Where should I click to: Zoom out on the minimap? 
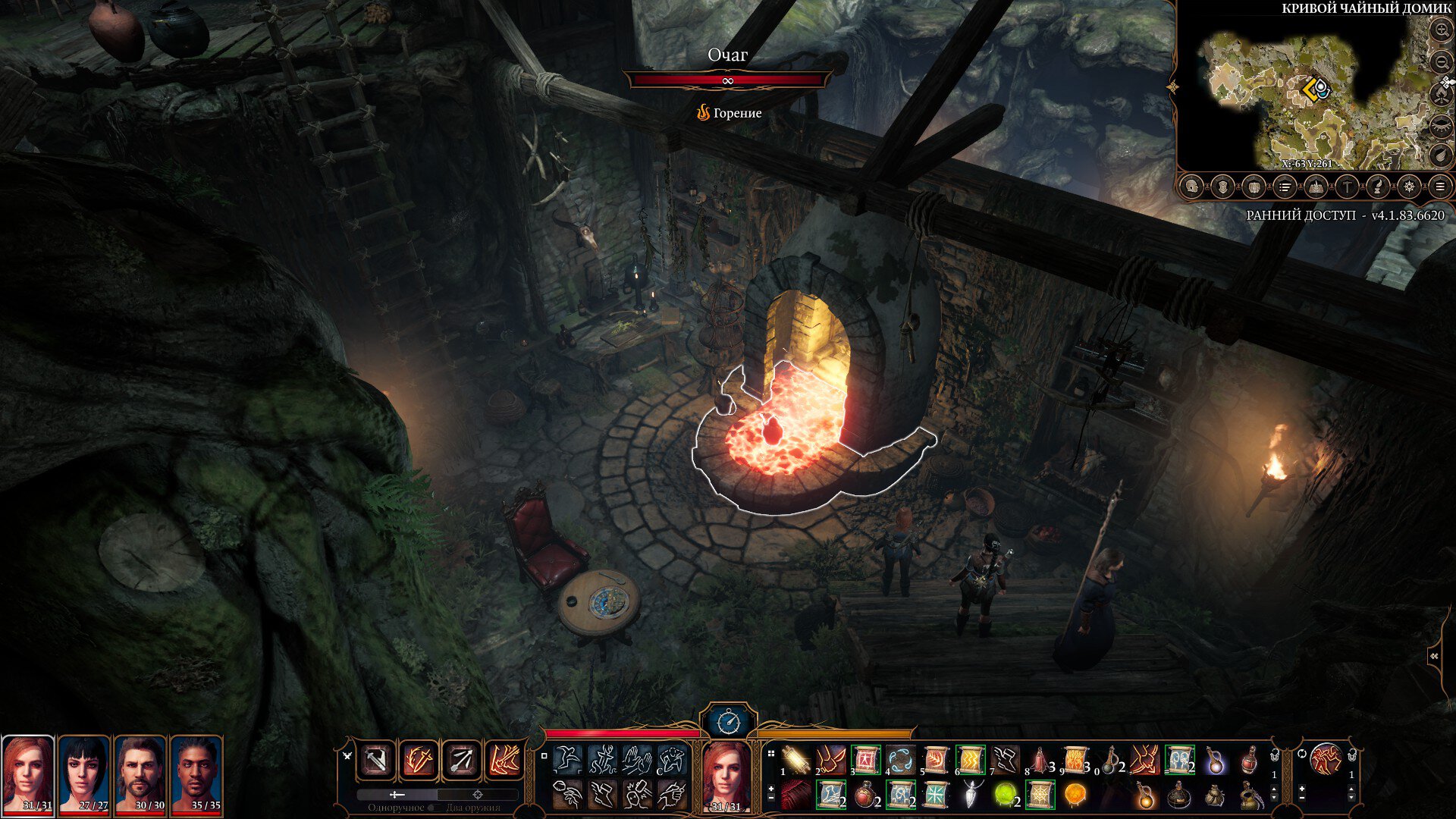click(x=1440, y=61)
